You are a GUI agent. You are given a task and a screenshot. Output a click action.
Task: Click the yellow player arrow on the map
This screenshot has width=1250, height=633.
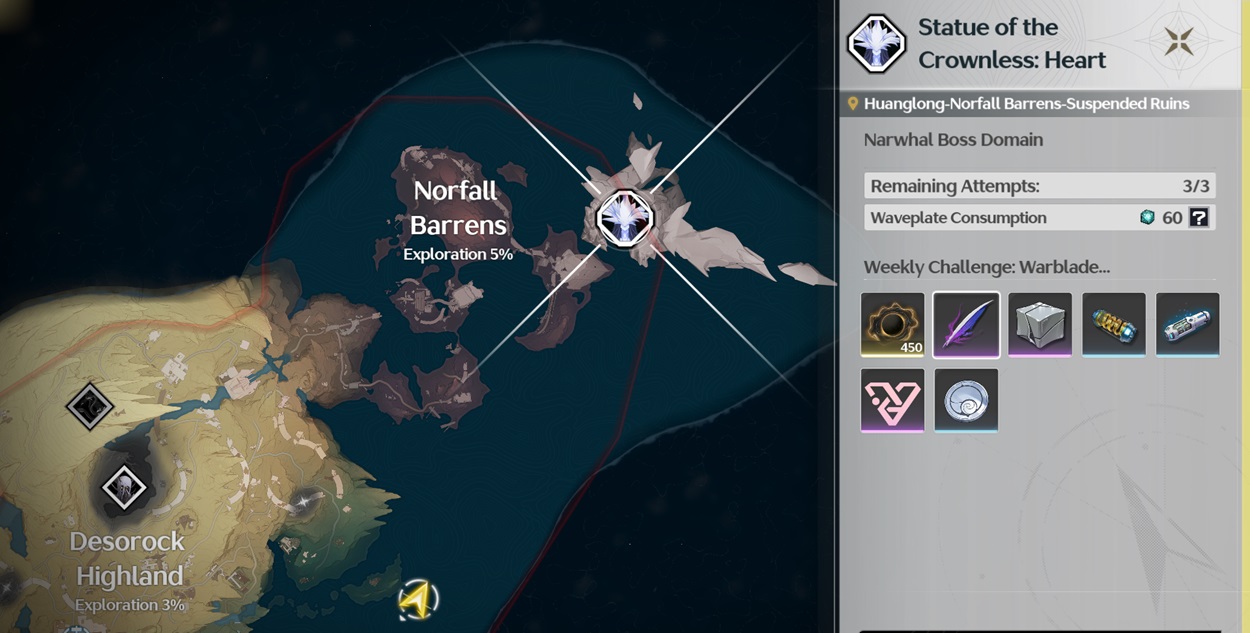(x=418, y=600)
